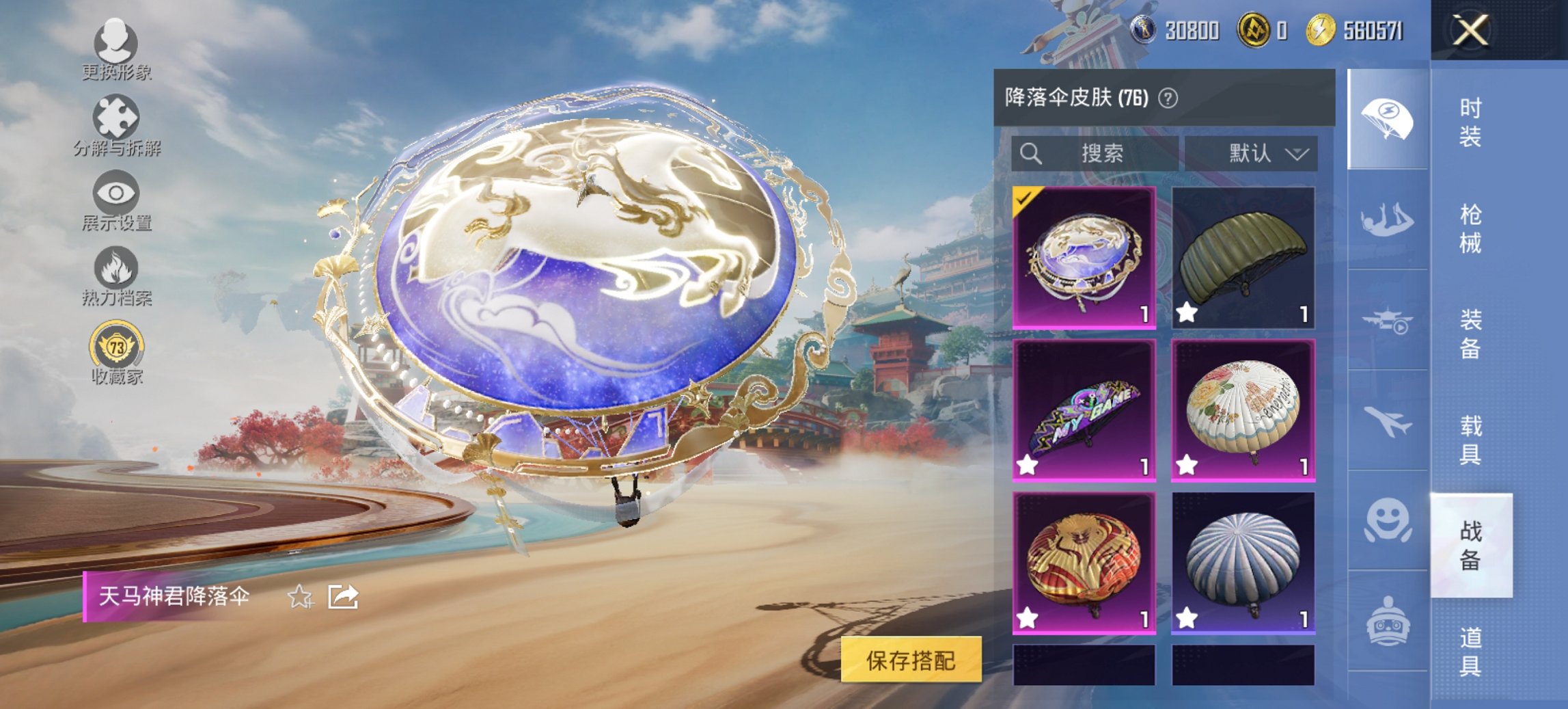Select the floral white parachute thumbnail
Viewport: 1568px width, 709px height.
[1241, 410]
